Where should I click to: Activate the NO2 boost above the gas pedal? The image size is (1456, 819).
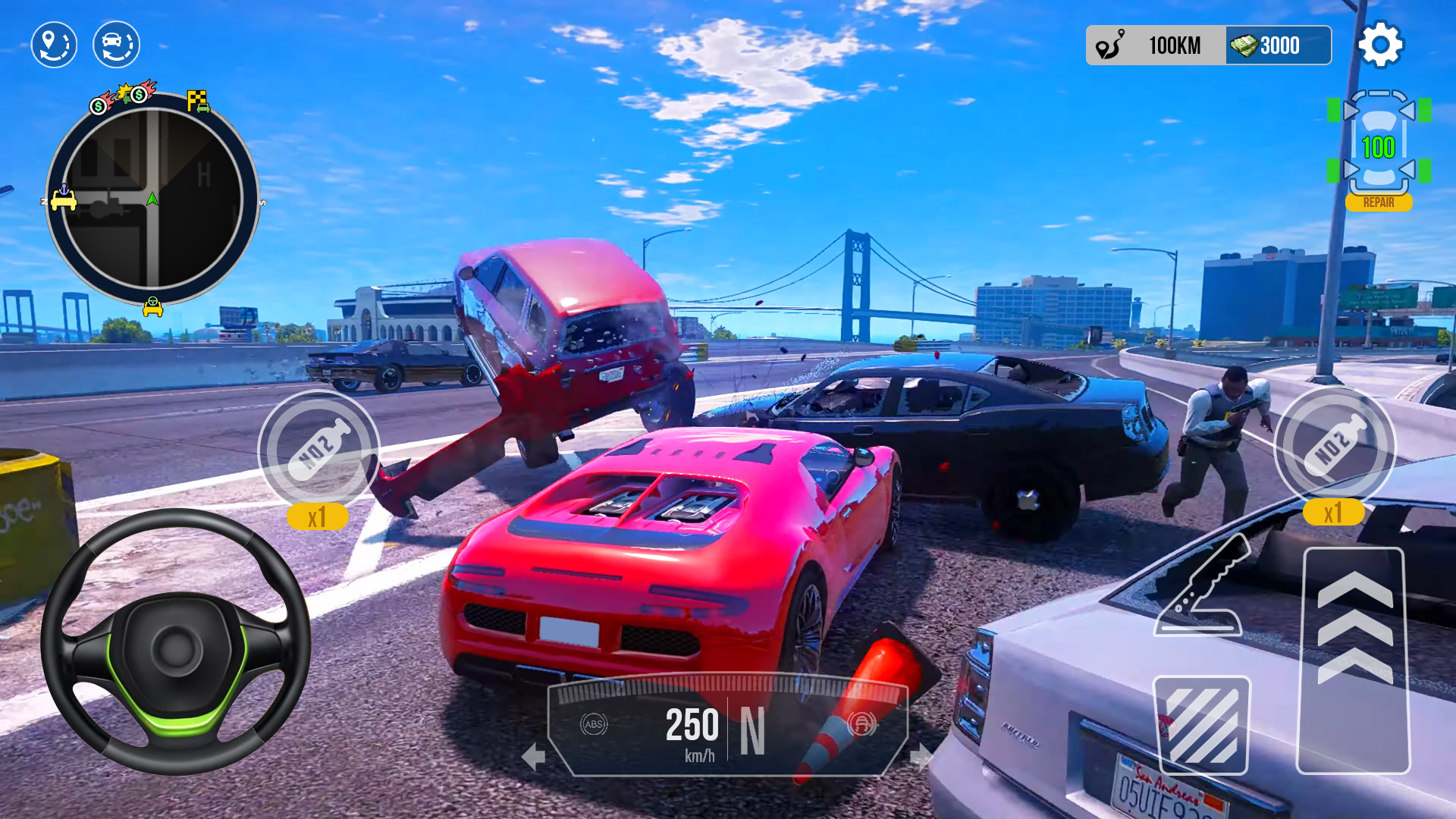tap(1334, 447)
